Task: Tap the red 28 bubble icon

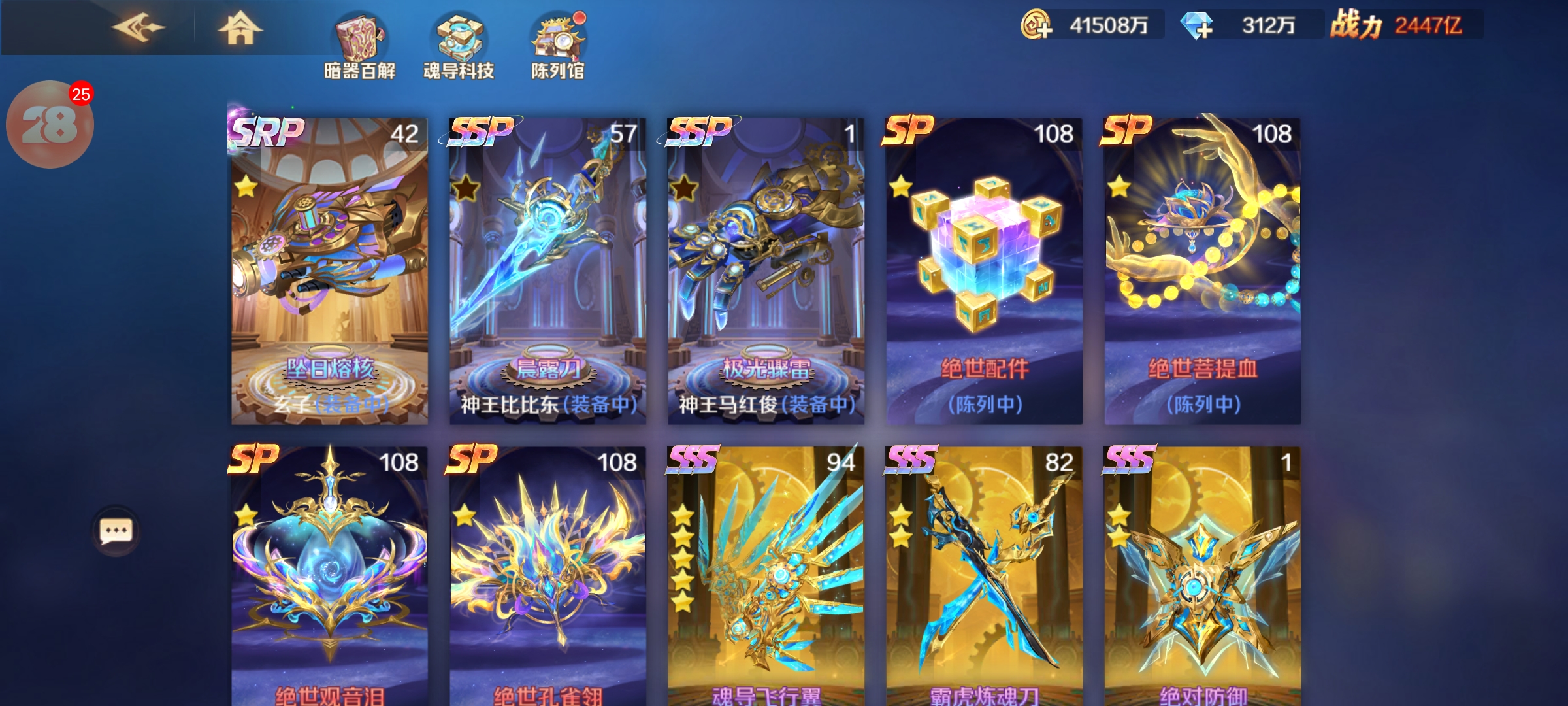Action: pos(50,124)
